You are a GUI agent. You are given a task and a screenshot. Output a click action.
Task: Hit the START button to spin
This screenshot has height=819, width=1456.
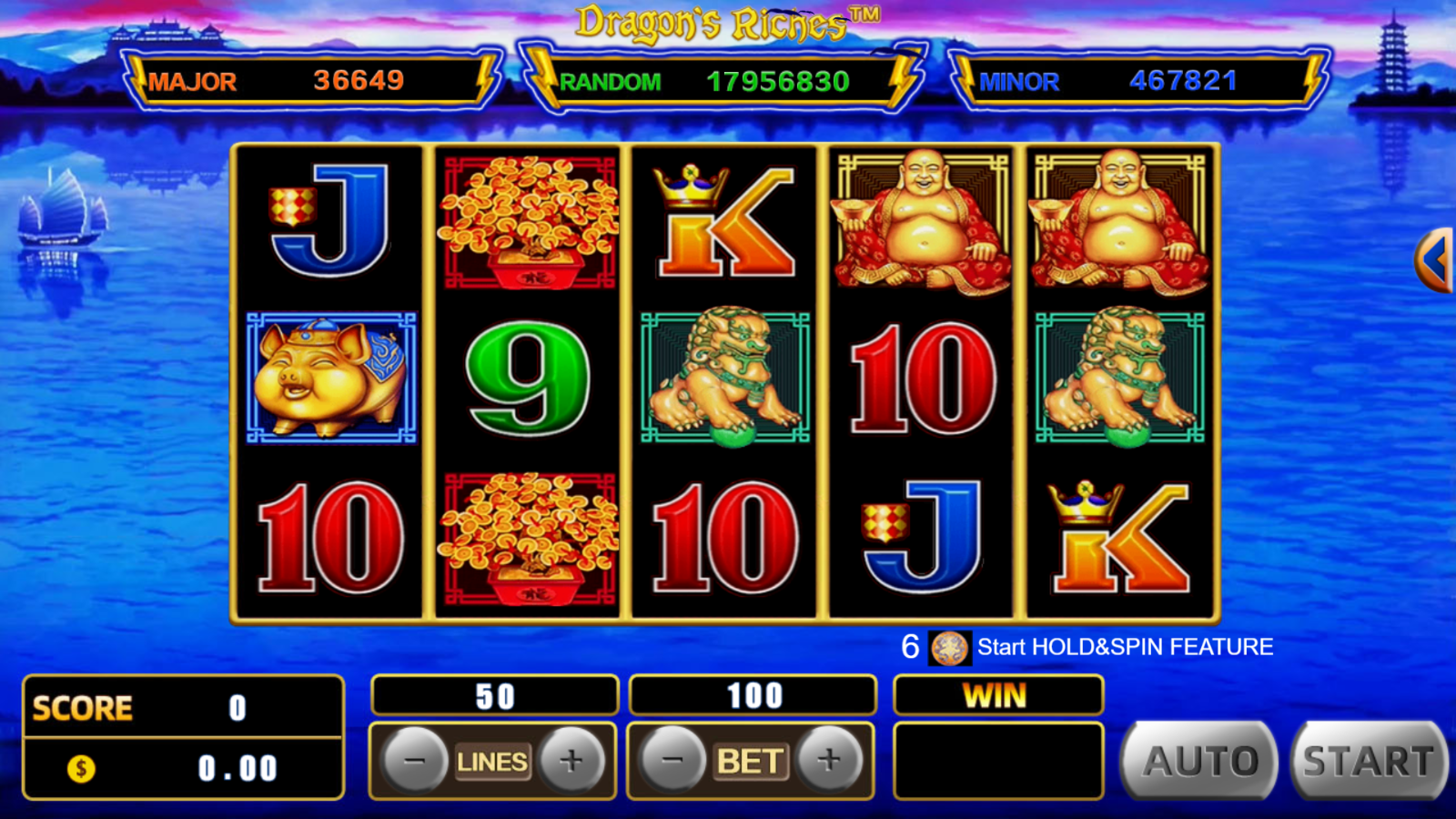pyautogui.click(x=1368, y=761)
